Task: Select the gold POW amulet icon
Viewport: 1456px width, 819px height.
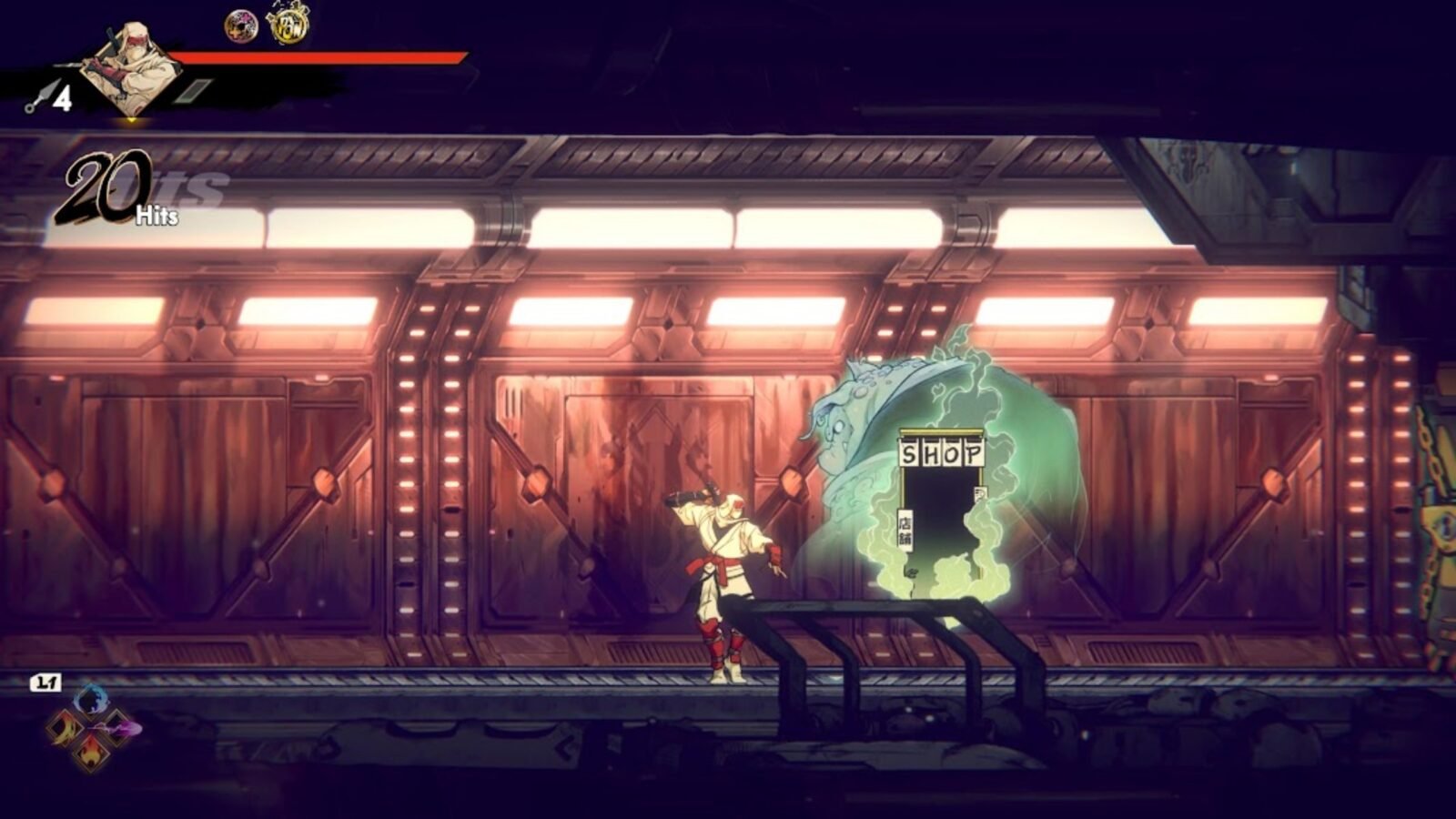Action: pos(288,25)
